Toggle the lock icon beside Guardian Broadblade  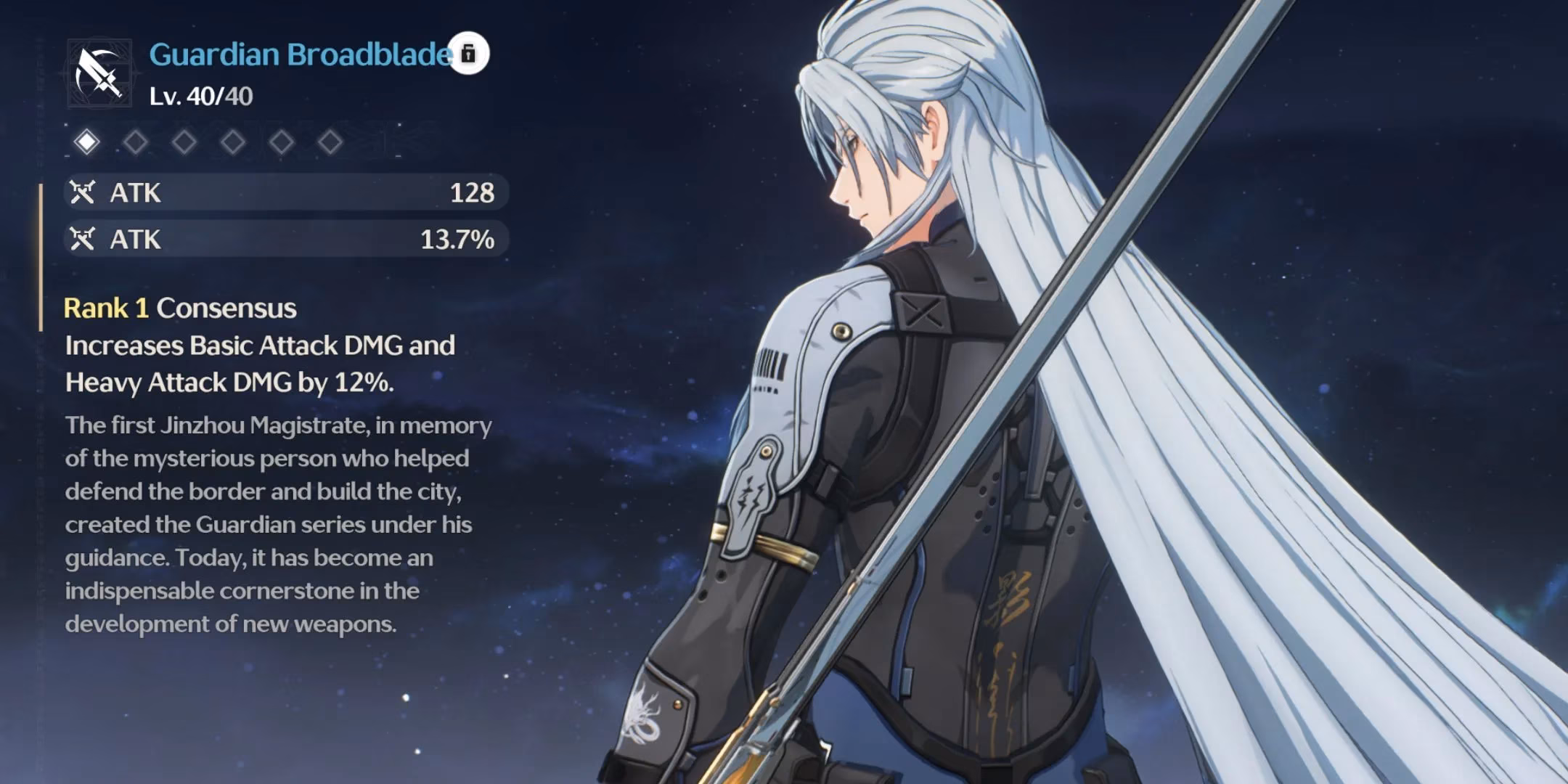pyautogui.click(x=468, y=54)
